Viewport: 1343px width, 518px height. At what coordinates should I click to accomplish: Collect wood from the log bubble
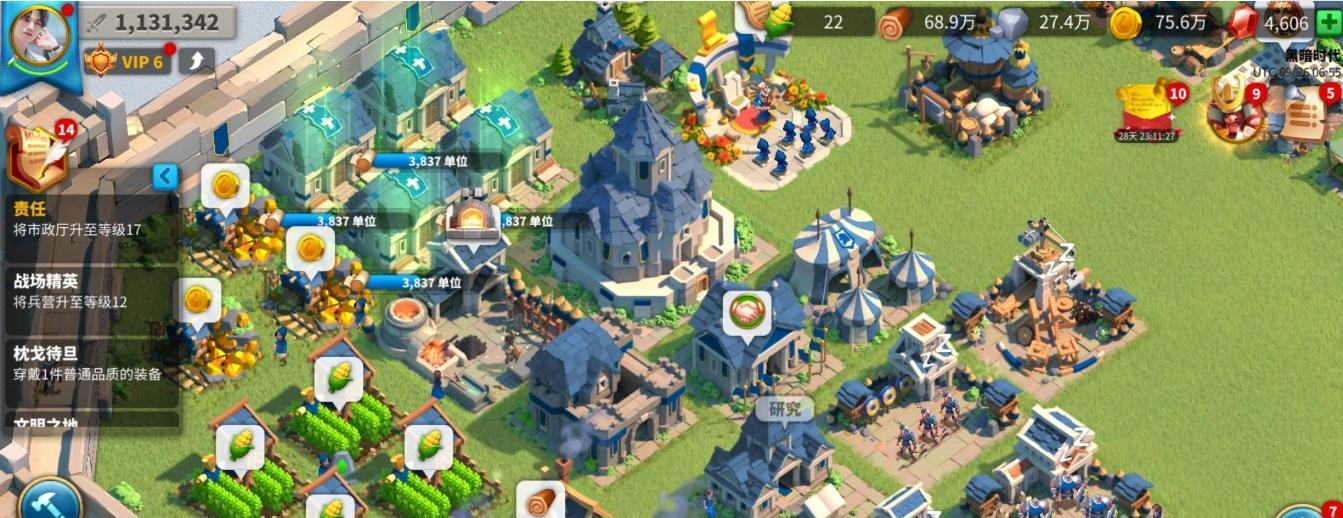[540, 500]
